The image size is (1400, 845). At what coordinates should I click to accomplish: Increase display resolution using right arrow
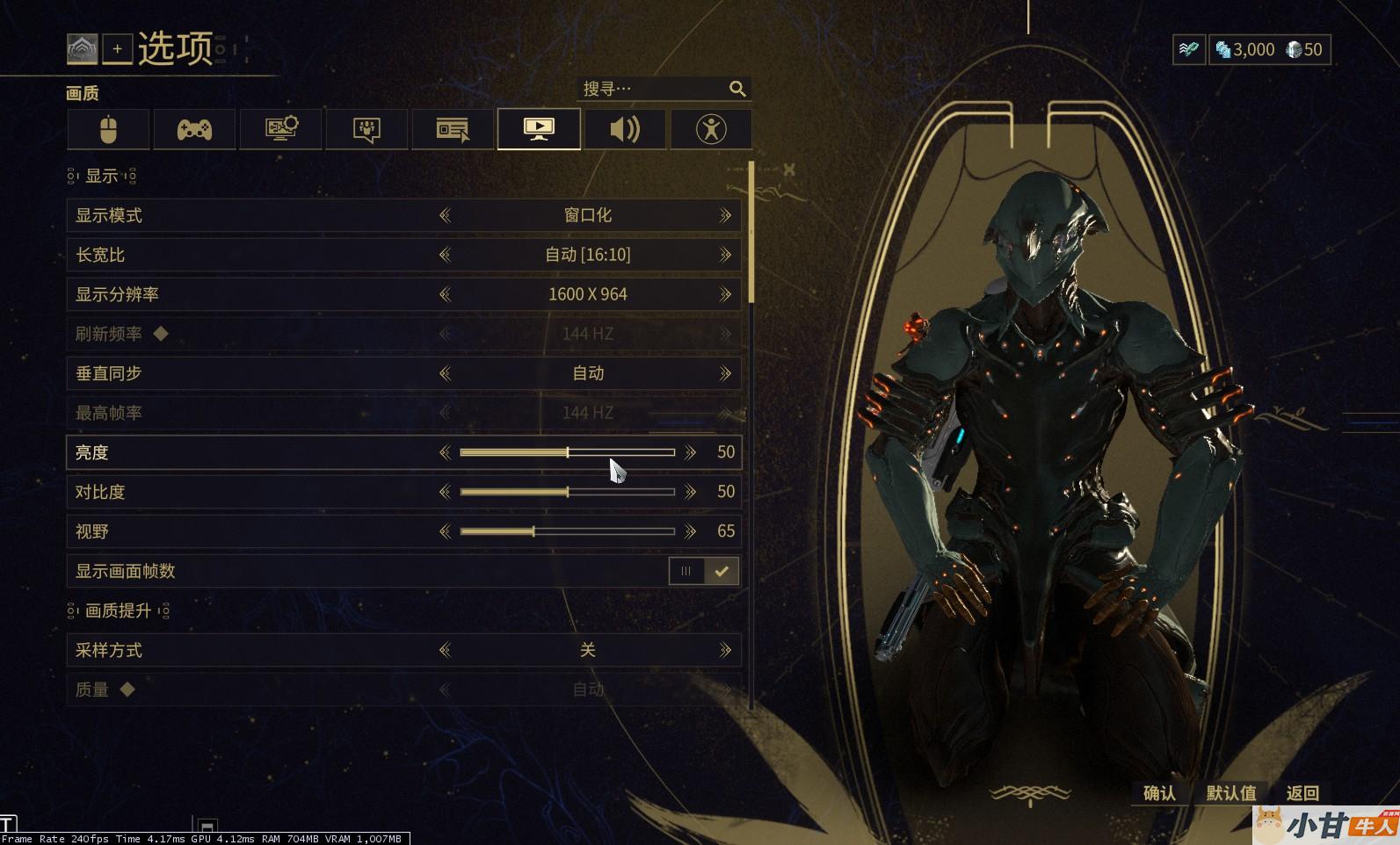725,294
